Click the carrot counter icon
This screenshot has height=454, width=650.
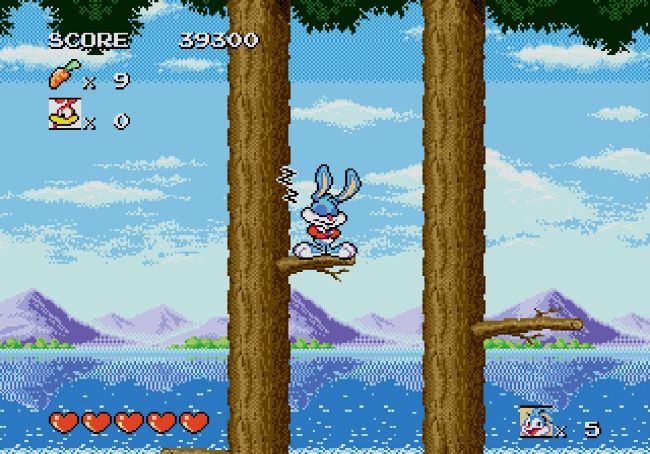coord(62,77)
